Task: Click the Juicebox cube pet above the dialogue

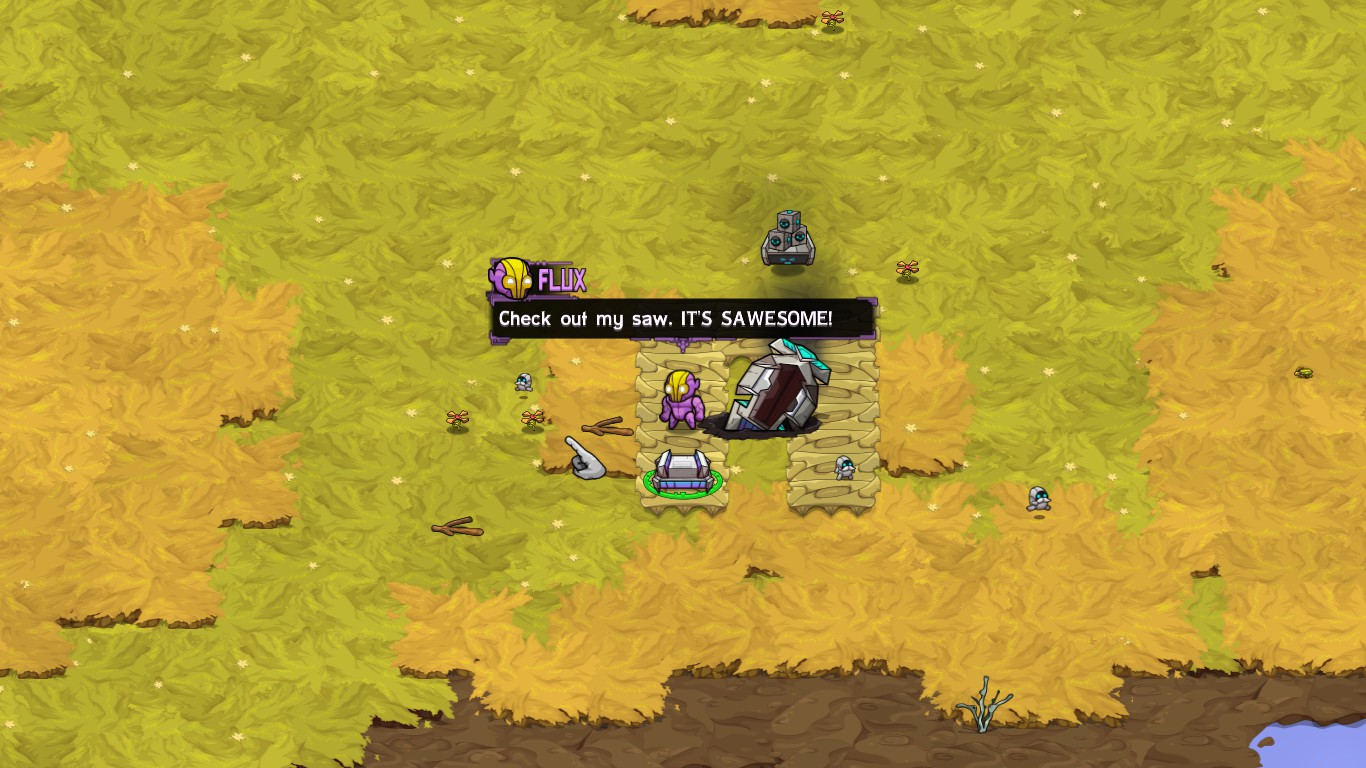Action: click(x=786, y=235)
